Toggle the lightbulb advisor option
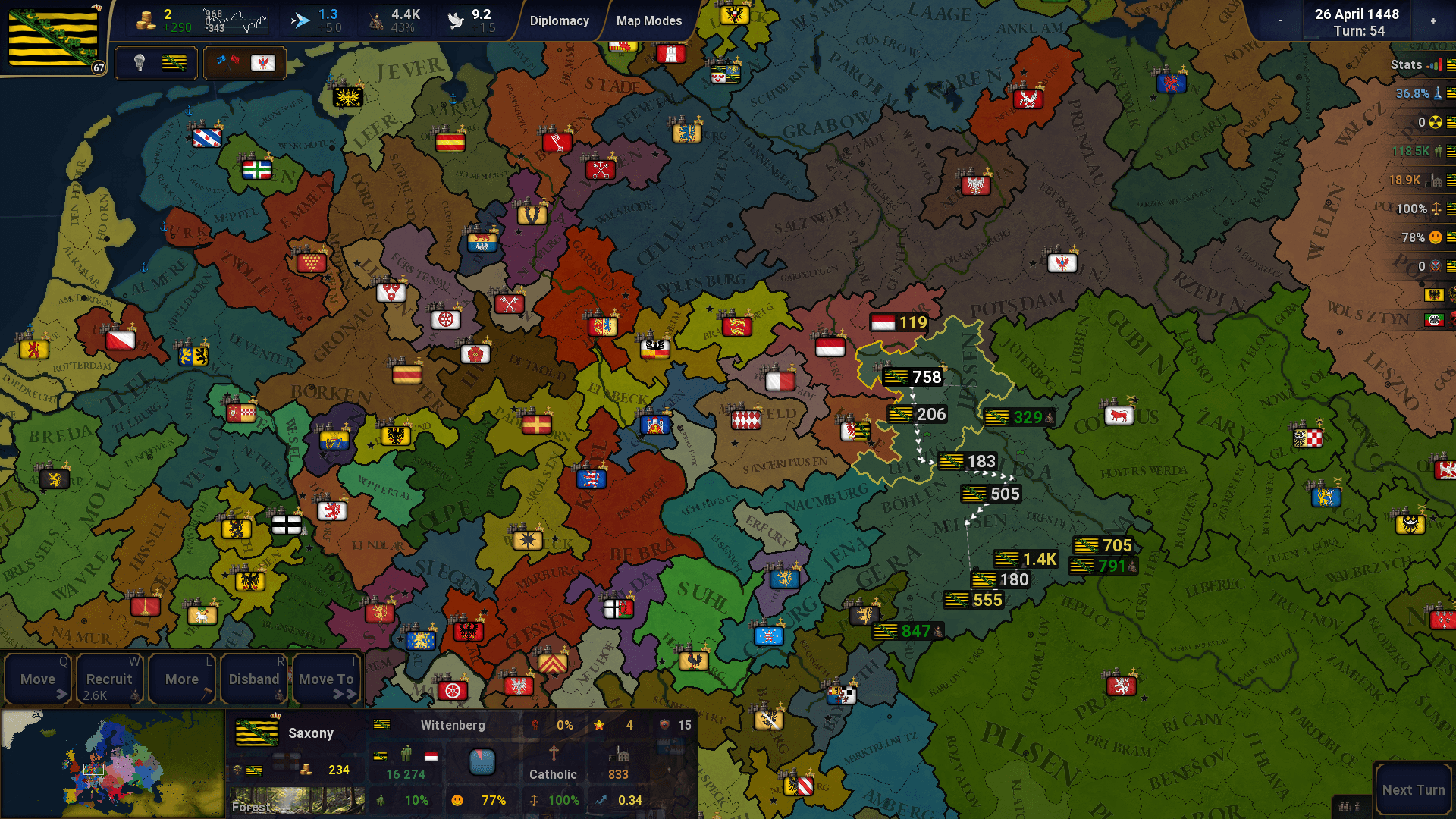This screenshot has height=819, width=1456. pos(139,63)
